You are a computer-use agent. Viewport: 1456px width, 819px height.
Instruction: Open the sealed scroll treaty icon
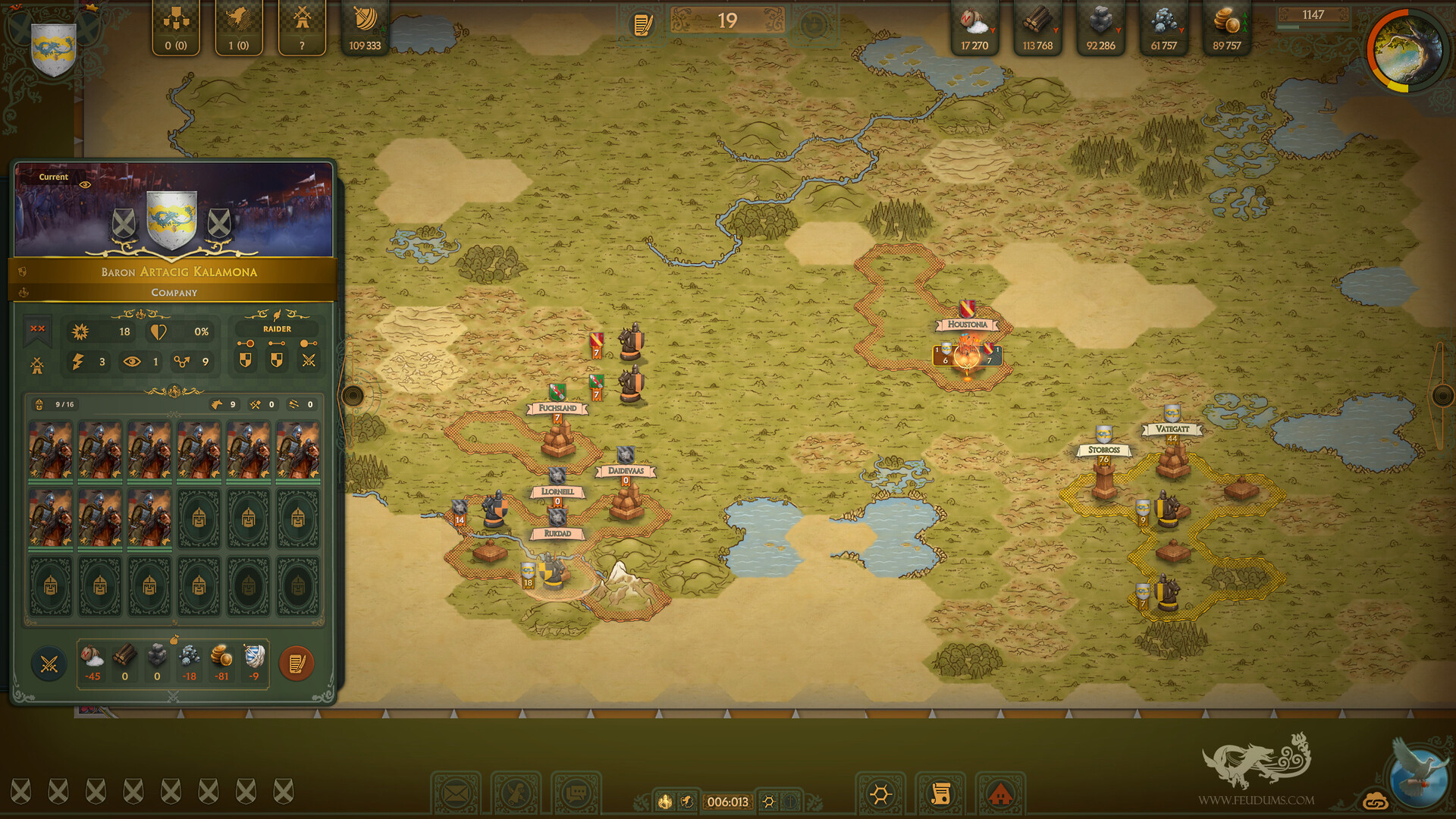tap(943, 794)
